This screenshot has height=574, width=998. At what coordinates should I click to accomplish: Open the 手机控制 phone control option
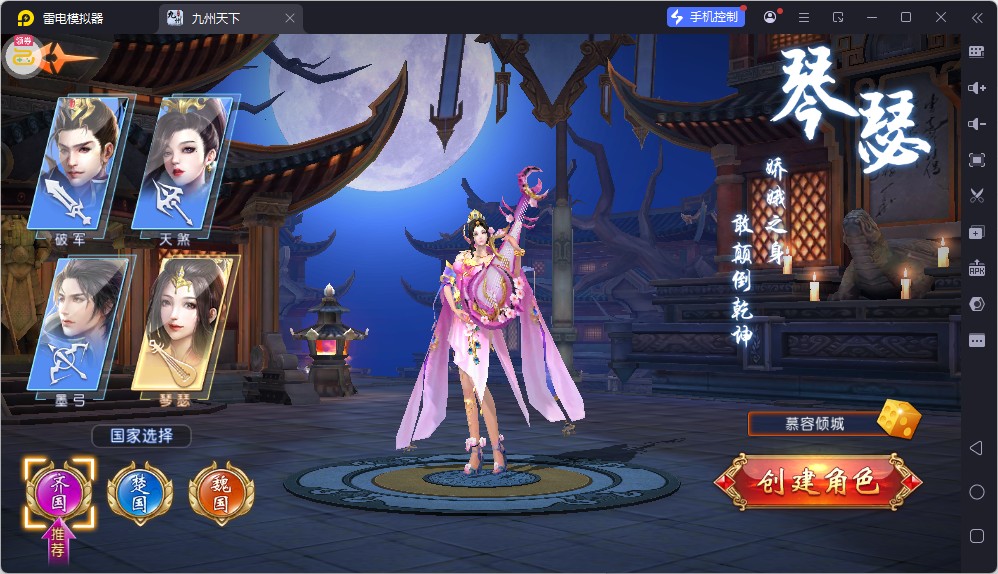click(x=706, y=17)
